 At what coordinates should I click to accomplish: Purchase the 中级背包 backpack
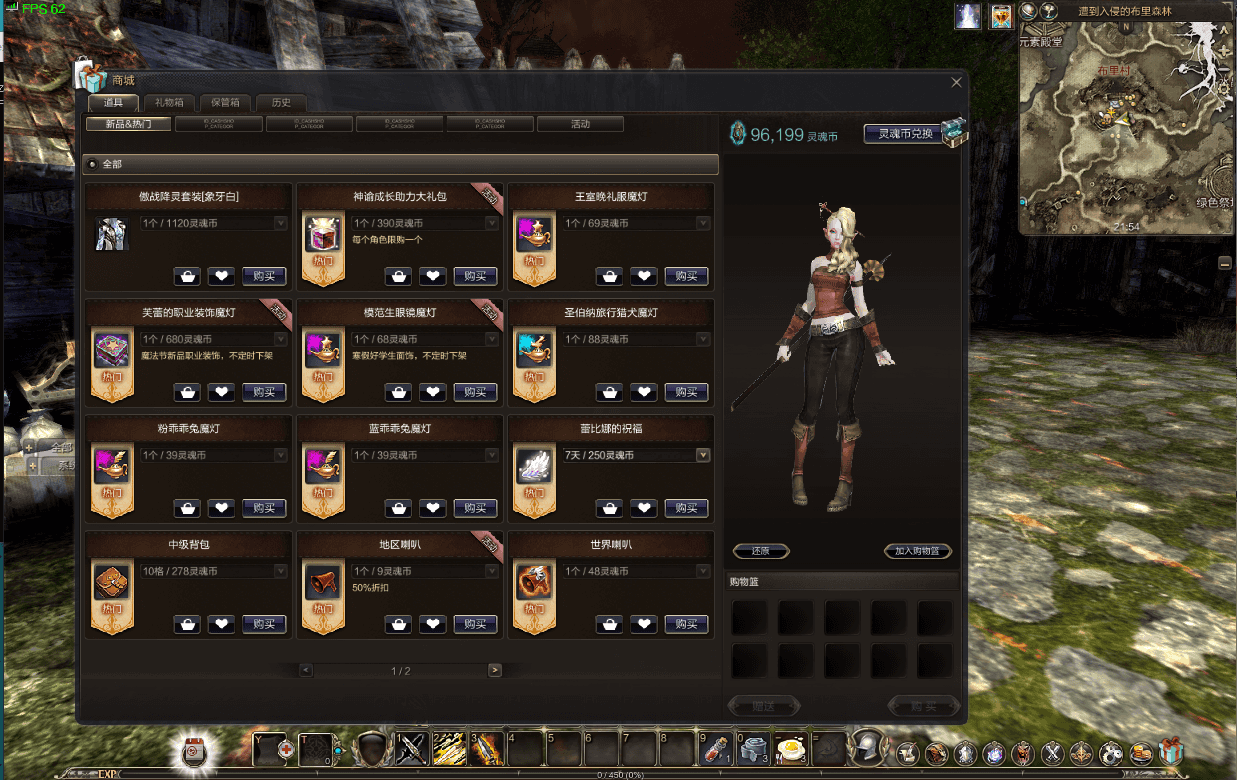coord(264,624)
